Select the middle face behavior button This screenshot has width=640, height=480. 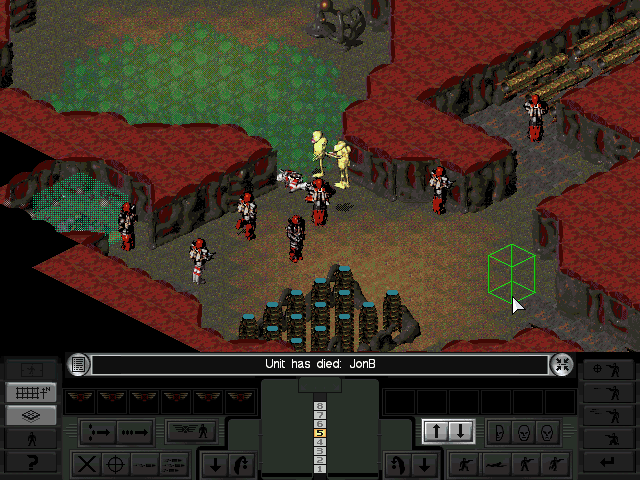tap(522, 432)
